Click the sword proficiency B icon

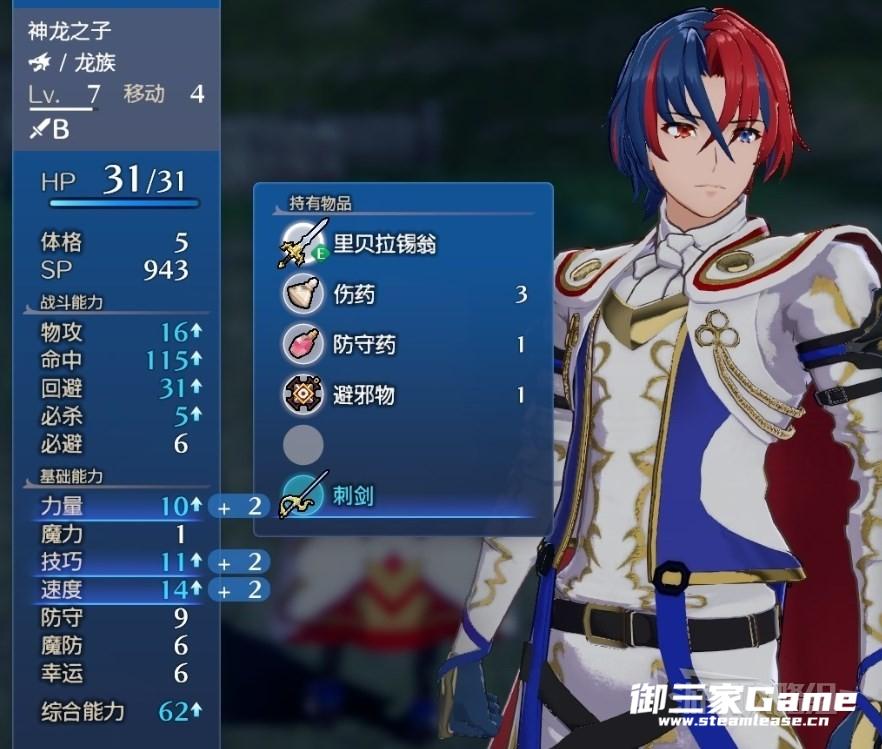pos(49,129)
